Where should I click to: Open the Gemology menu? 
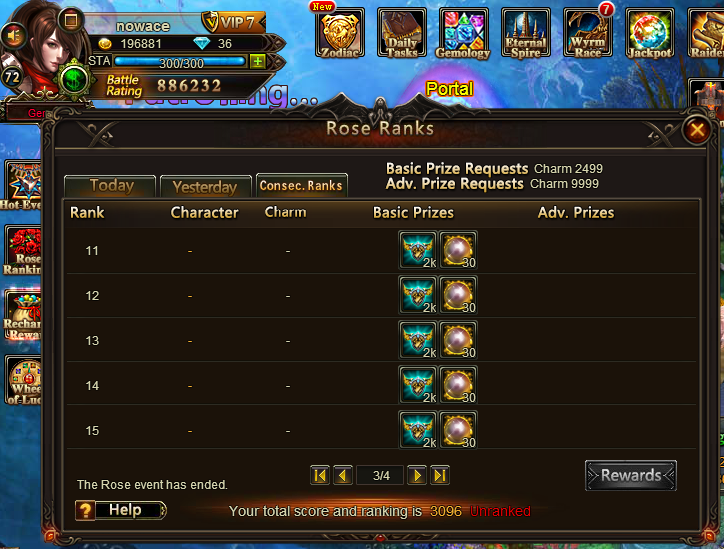pyautogui.click(x=464, y=33)
